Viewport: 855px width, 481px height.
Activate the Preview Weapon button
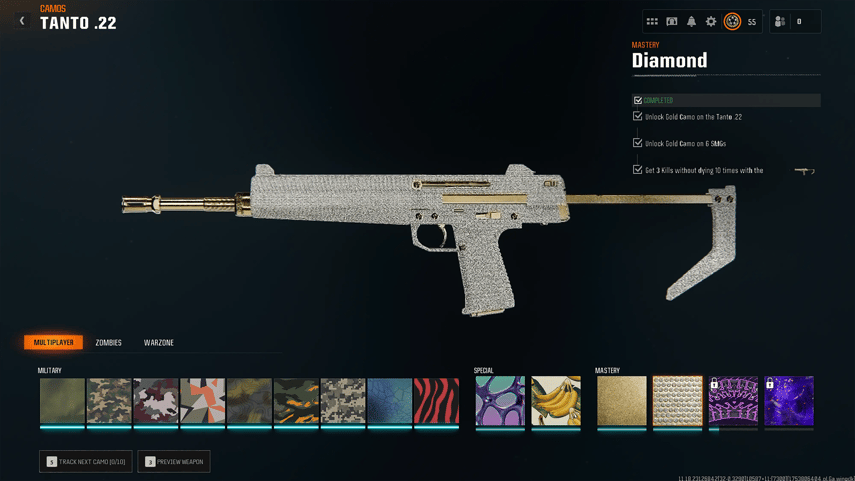point(174,462)
